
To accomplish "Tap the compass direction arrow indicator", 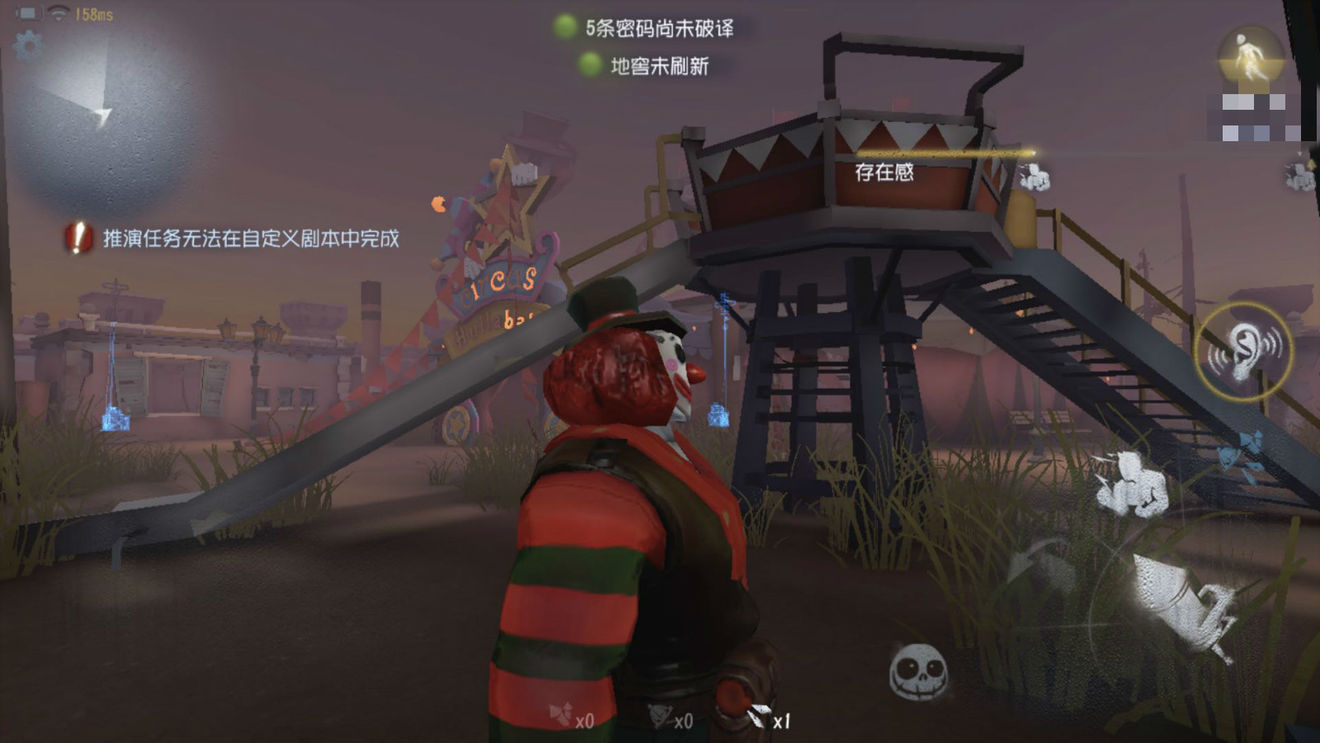I will coord(102,116).
